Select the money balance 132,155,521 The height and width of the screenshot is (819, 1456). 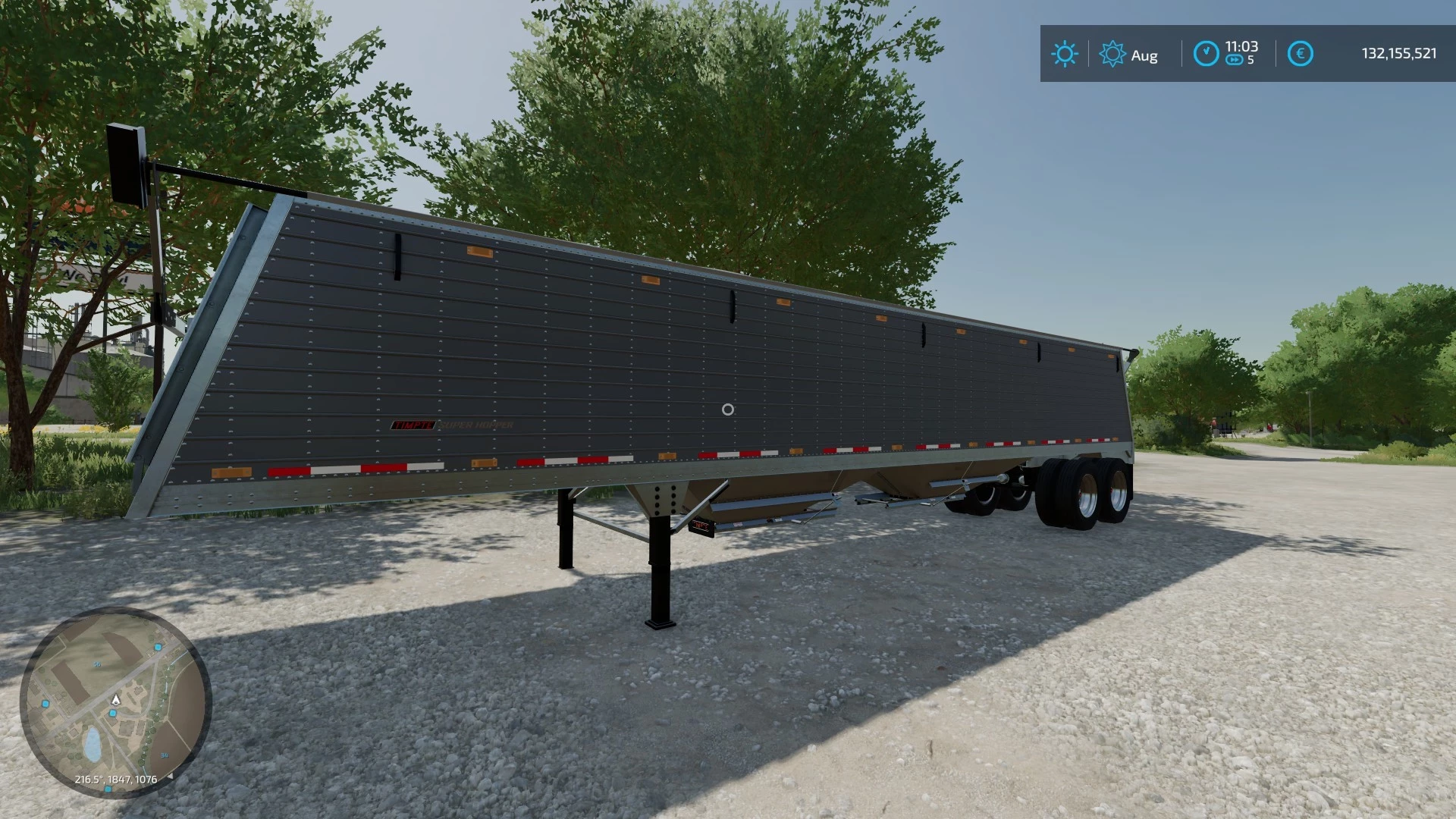point(1401,52)
